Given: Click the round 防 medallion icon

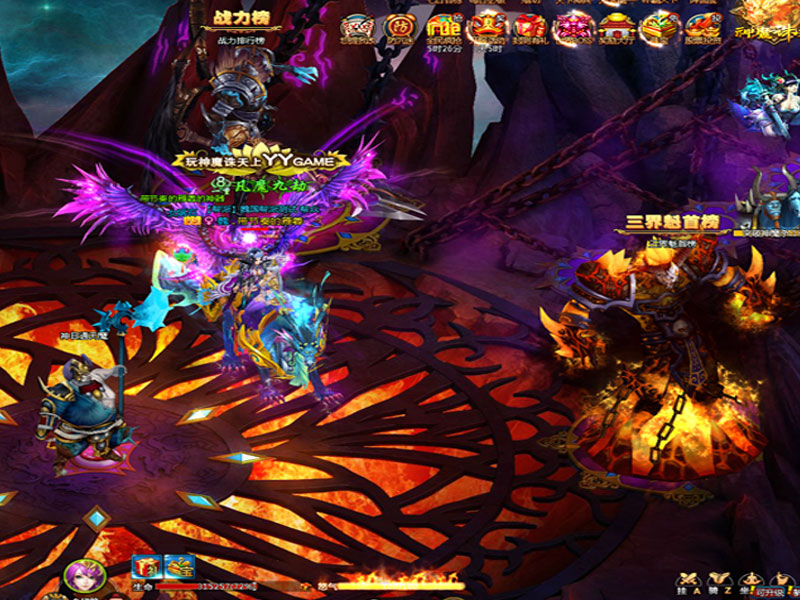Looking at the screenshot, I should tap(397, 27).
